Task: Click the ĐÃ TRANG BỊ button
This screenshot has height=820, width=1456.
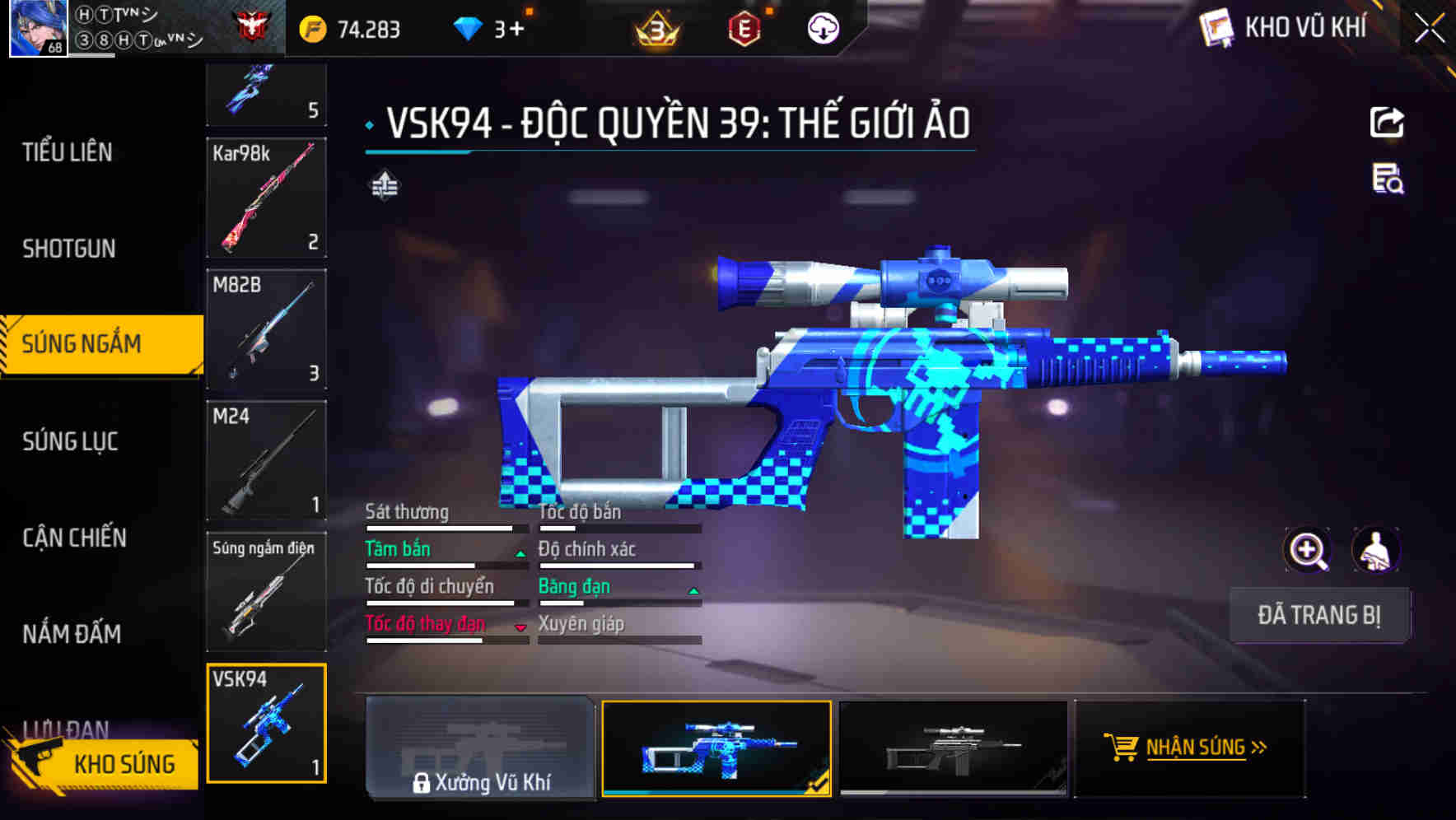Action: tap(1319, 615)
